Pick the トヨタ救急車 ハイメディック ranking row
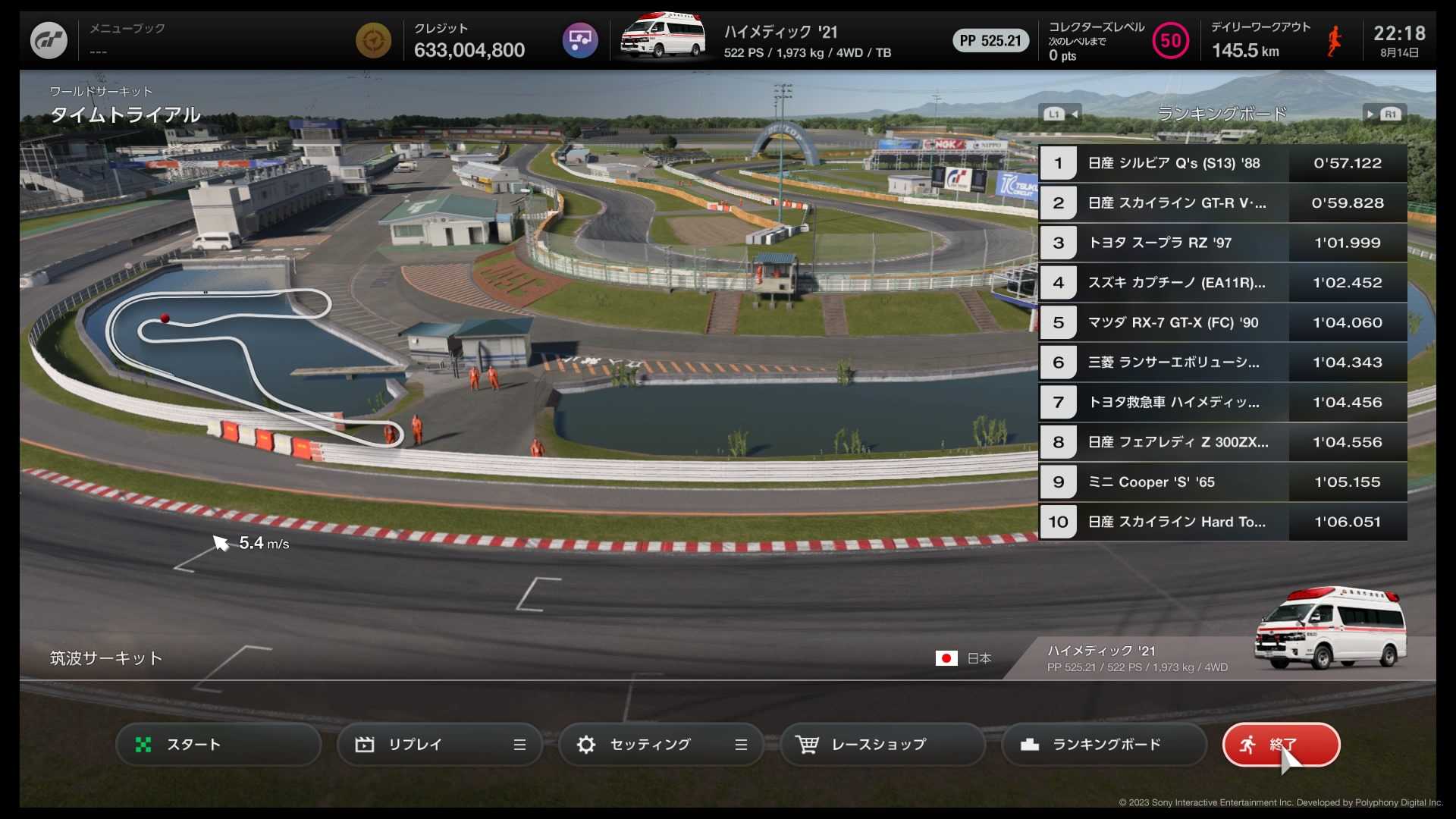The height and width of the screenshot is (819, 1456). click(x=1222, y=402)
